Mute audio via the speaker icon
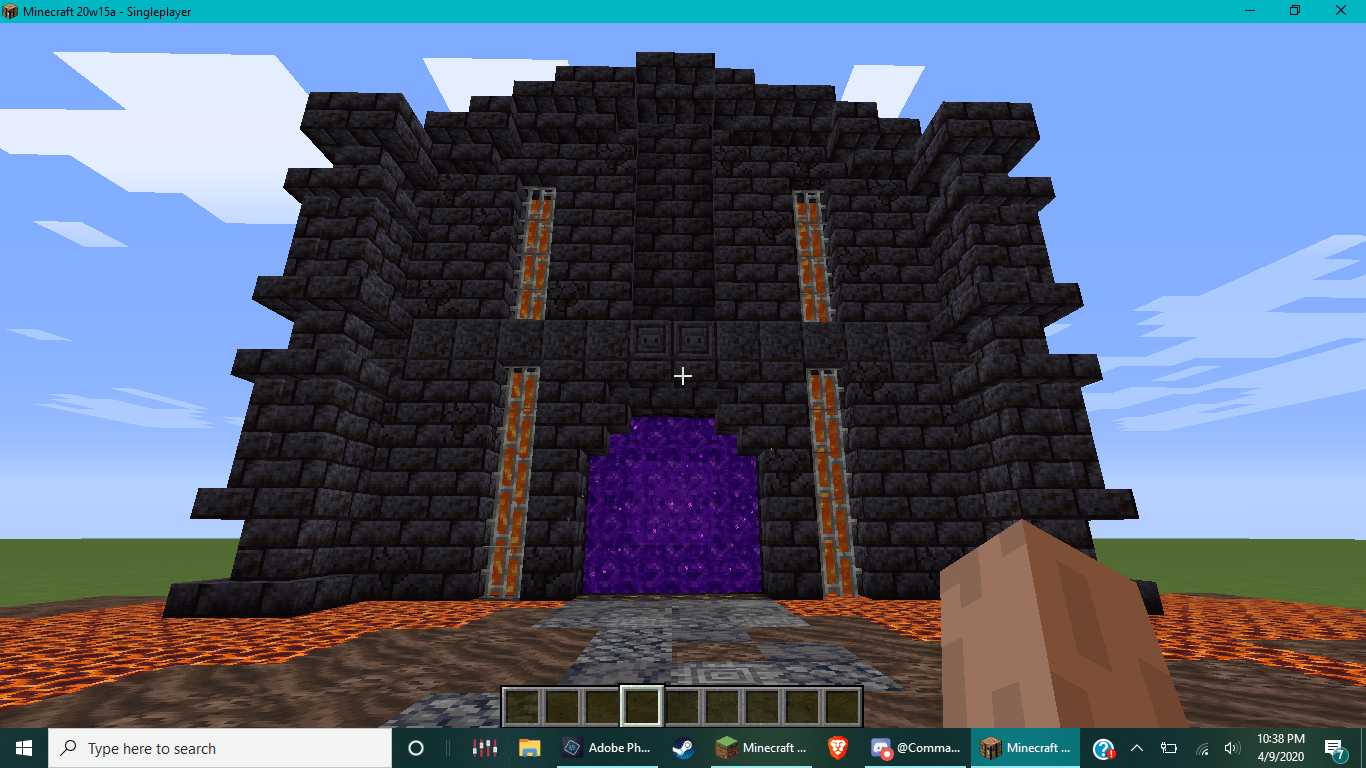Image resolution: width=1366 pixels, height=768 pixels. [x=1232, y=748]
